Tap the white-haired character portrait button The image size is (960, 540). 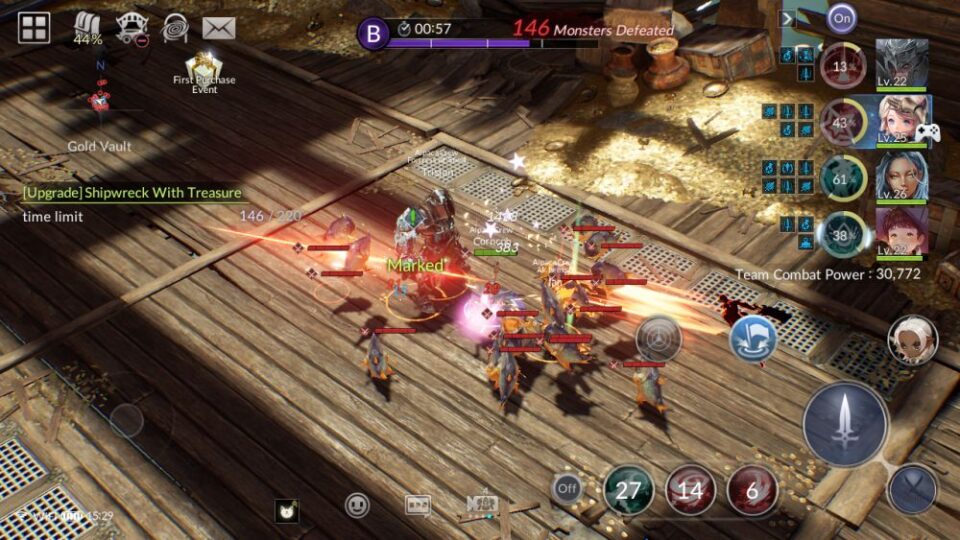point(912,340)
